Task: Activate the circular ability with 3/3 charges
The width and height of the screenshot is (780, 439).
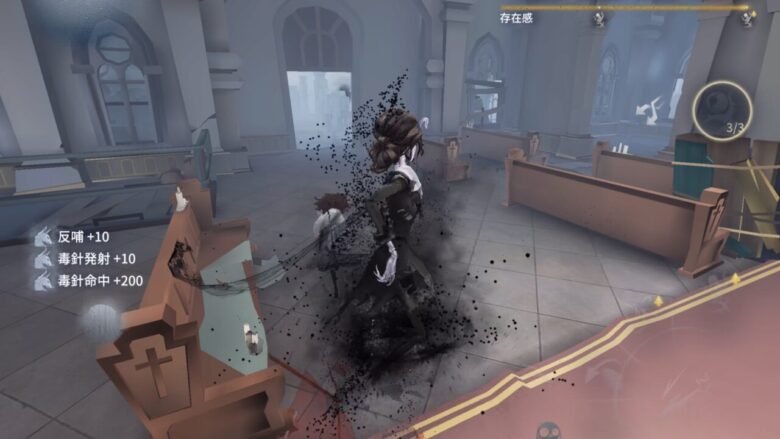Action: 722,109
